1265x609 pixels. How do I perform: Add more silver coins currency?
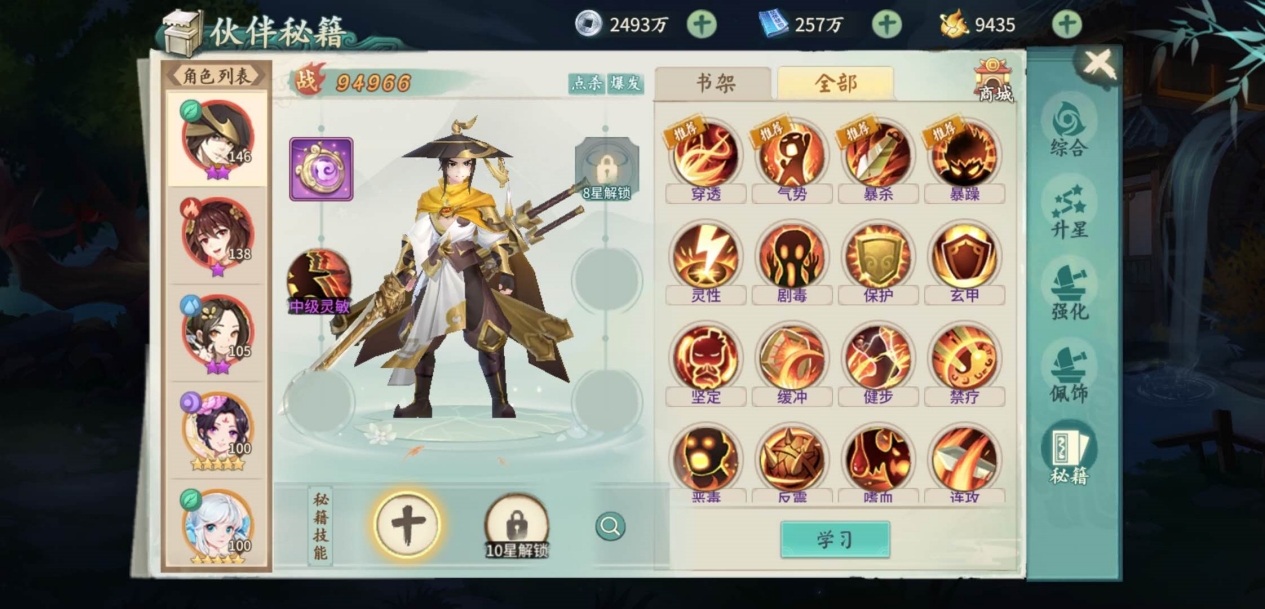tap(701, 24)
